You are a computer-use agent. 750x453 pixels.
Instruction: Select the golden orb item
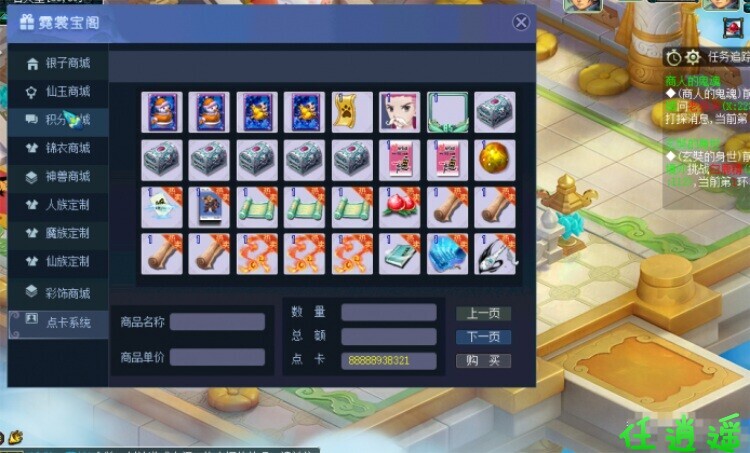click(x=494, y=158)
